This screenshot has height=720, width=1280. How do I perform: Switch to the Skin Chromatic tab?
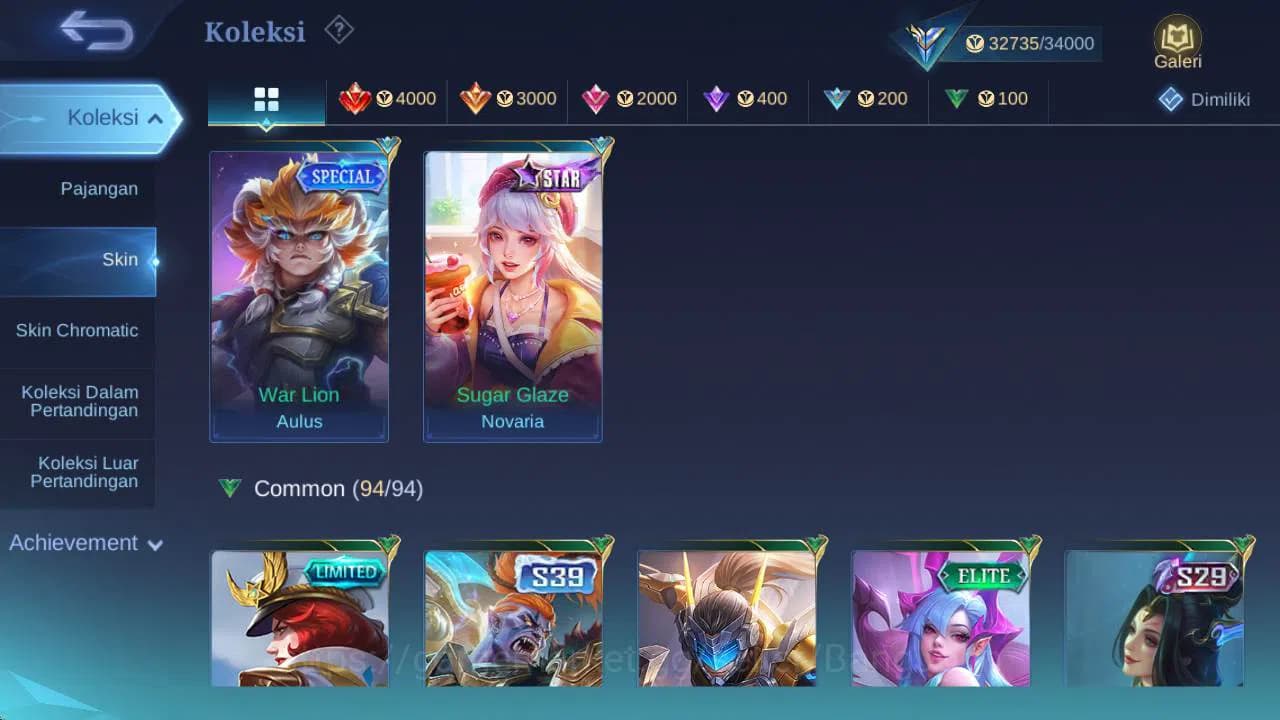(x=78, y=330)
